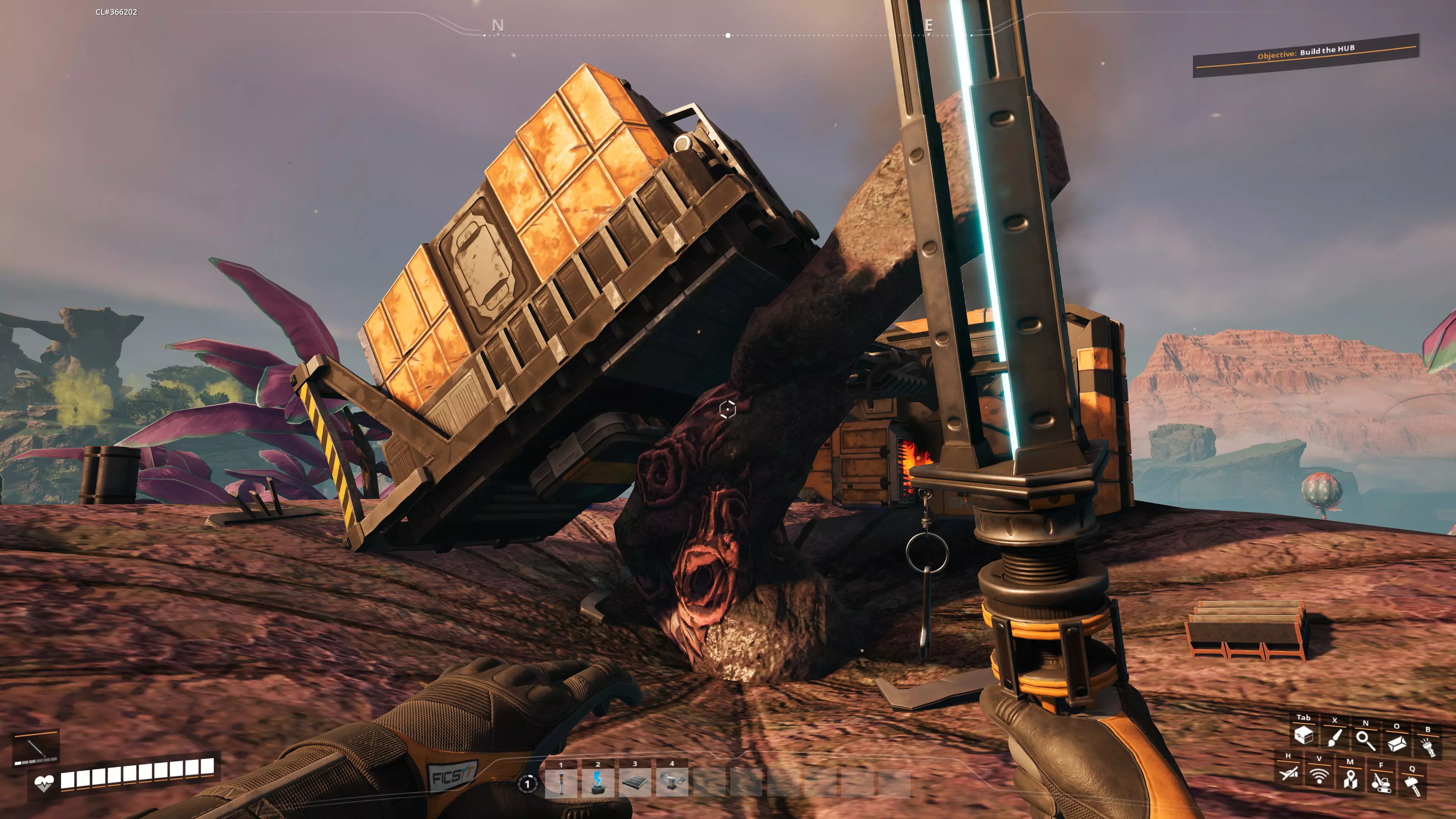Activate the paintbrush customizer icon
1456x819 pixels.
coord(1335,737)
